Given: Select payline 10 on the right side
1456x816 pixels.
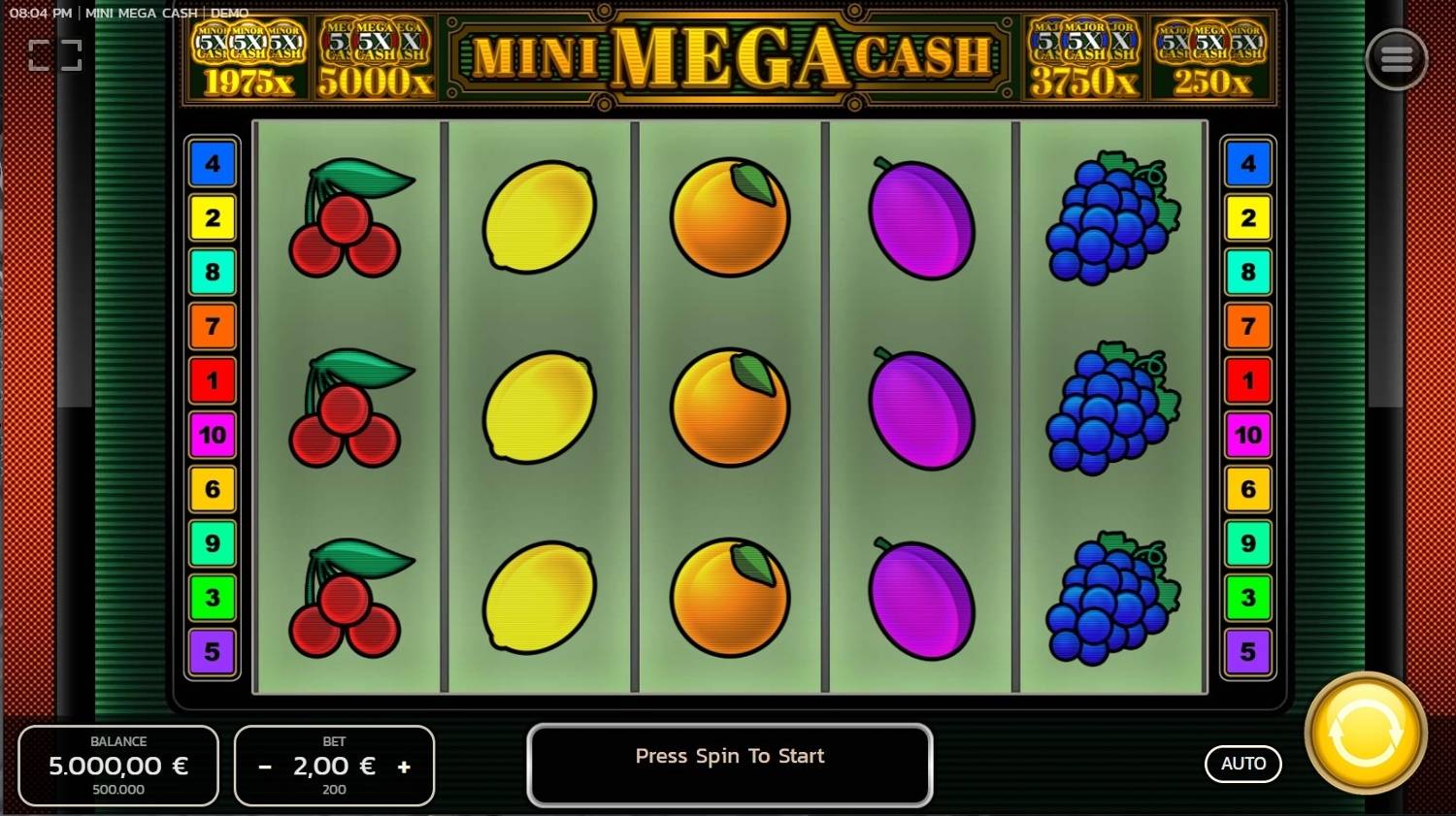Looking at the screenshot, I should click(x=1247, y=436).
